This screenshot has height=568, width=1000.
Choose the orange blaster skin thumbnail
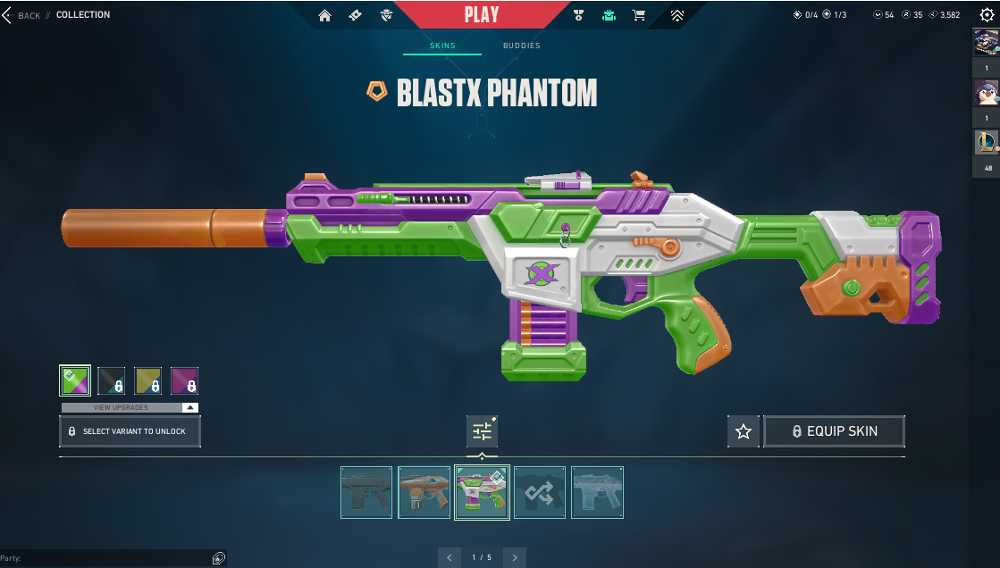coord(424,492)
